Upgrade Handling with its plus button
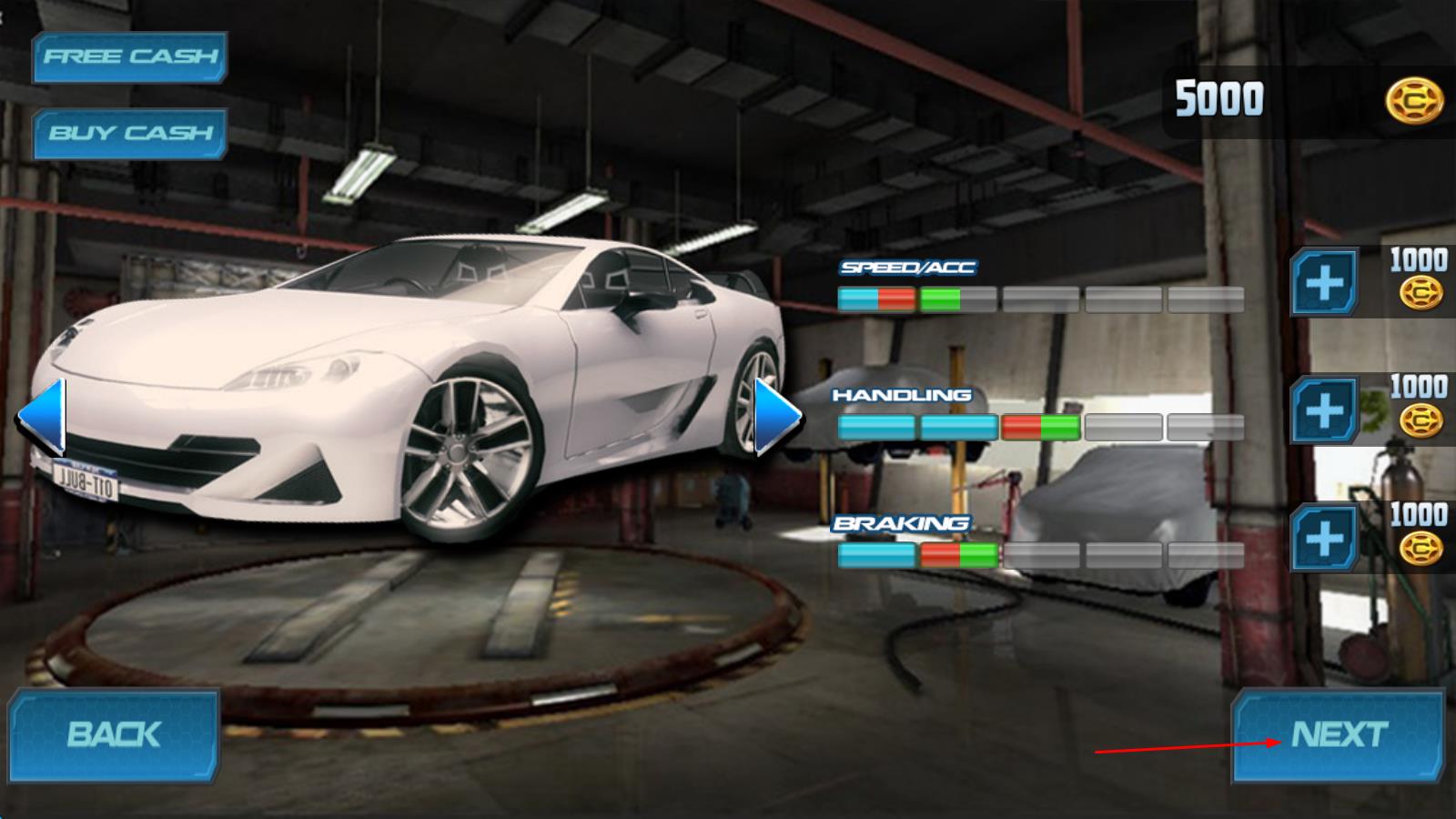The width and height of the screenshot is (1456, 819). 1324,410
